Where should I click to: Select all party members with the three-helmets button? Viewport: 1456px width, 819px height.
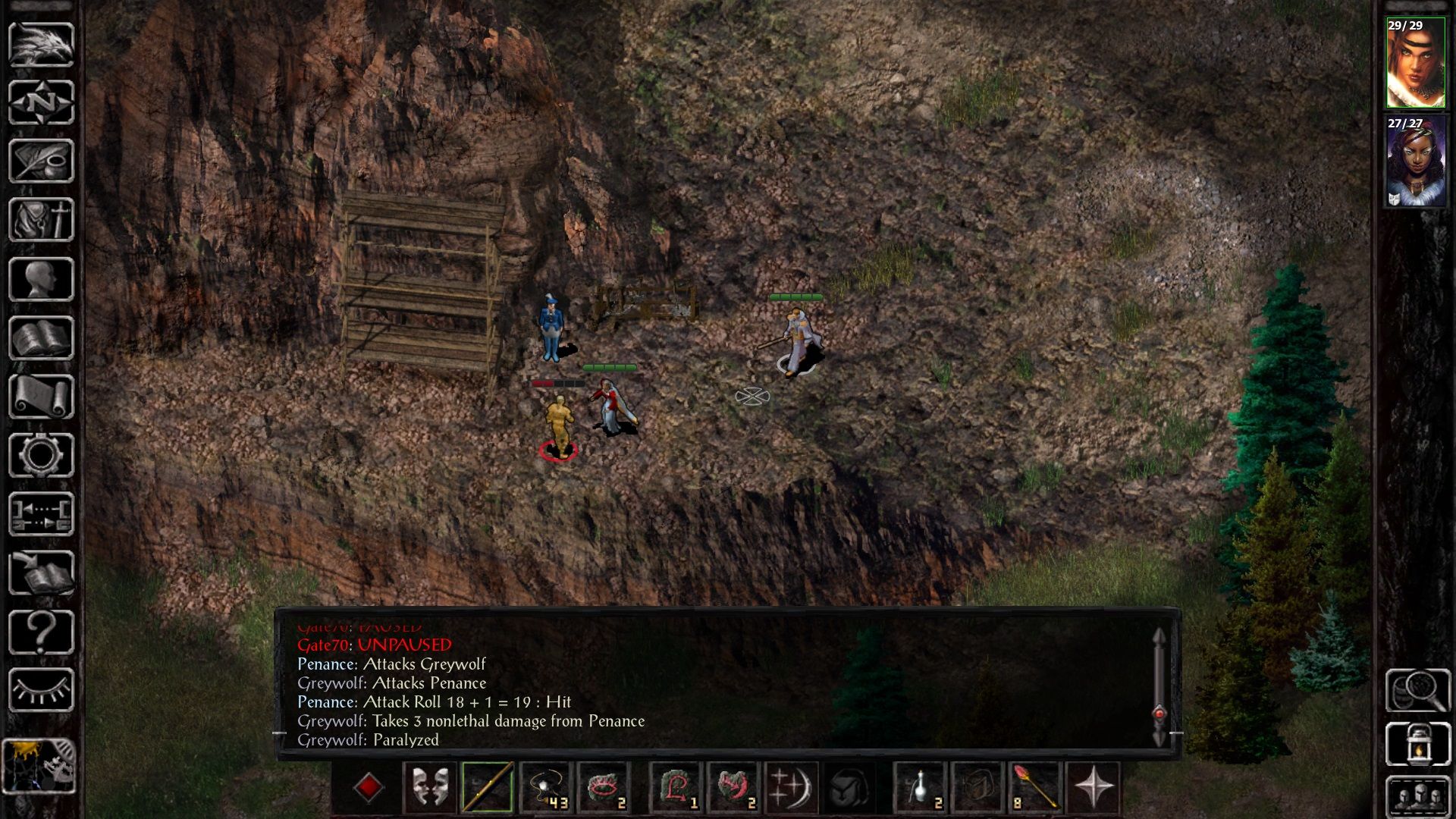pyautogui.click(x=1417, y=796)
